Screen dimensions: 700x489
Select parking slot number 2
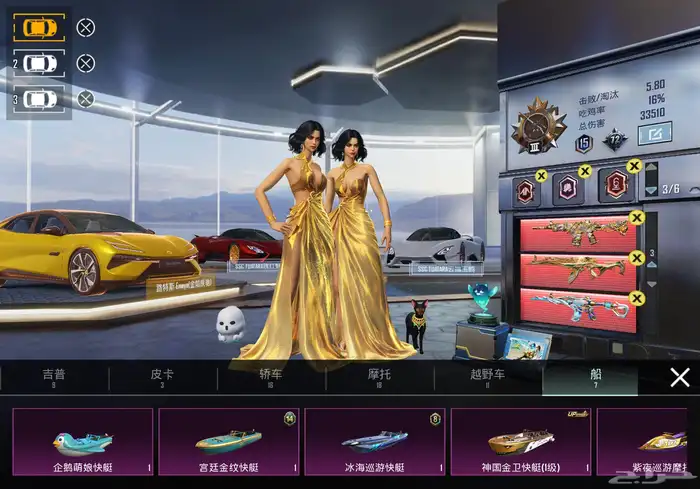[x=40, y=63]
